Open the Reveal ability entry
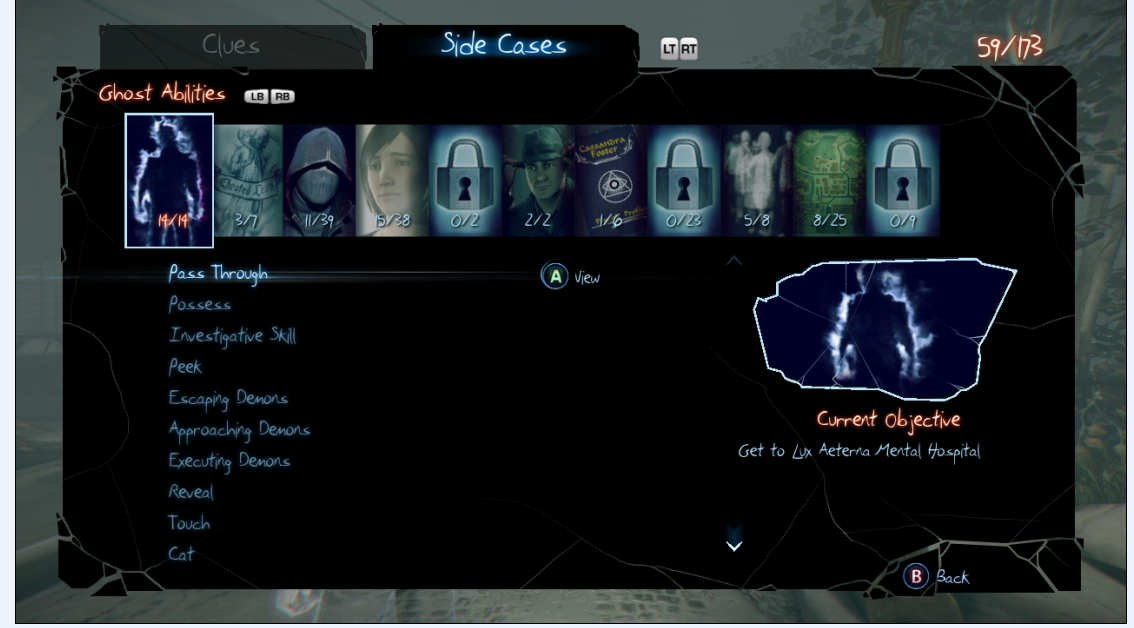The height and width of the screenshot is (628, 1134). 191,492
